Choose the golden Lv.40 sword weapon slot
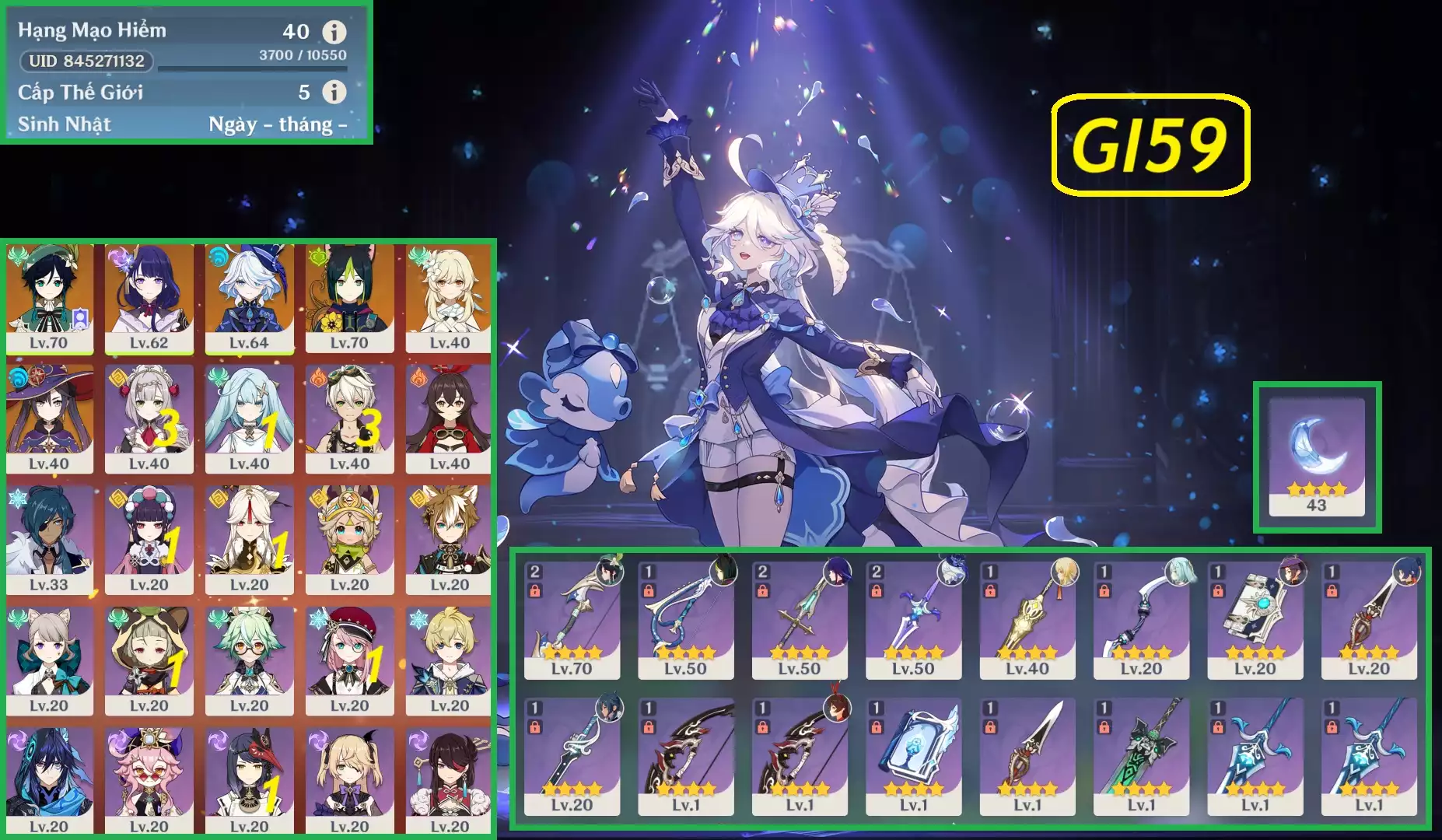1442x840 pixels. [1027, 620]
